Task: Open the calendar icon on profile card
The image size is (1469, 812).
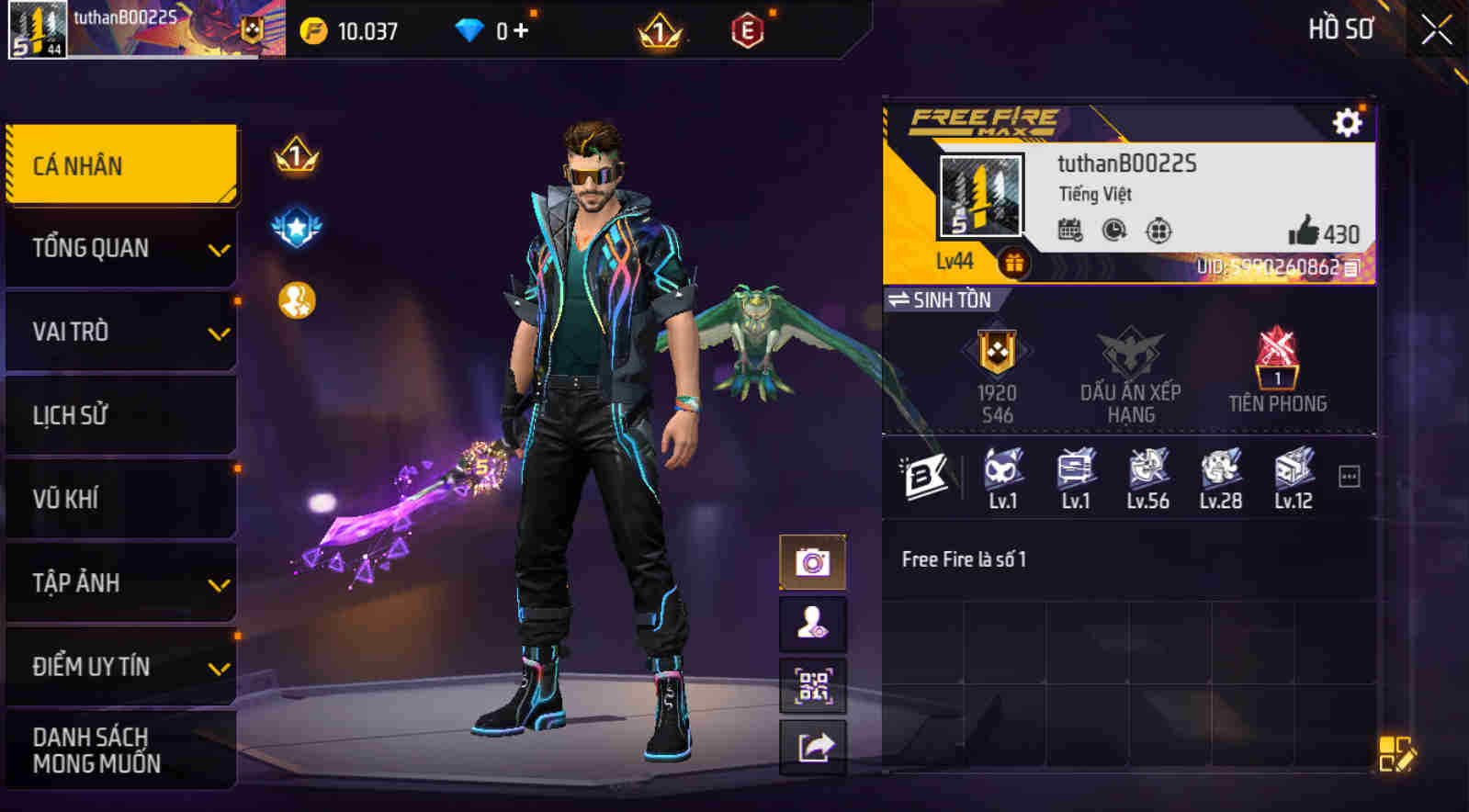Action: pyautogui.click(x=1068, y=232)
